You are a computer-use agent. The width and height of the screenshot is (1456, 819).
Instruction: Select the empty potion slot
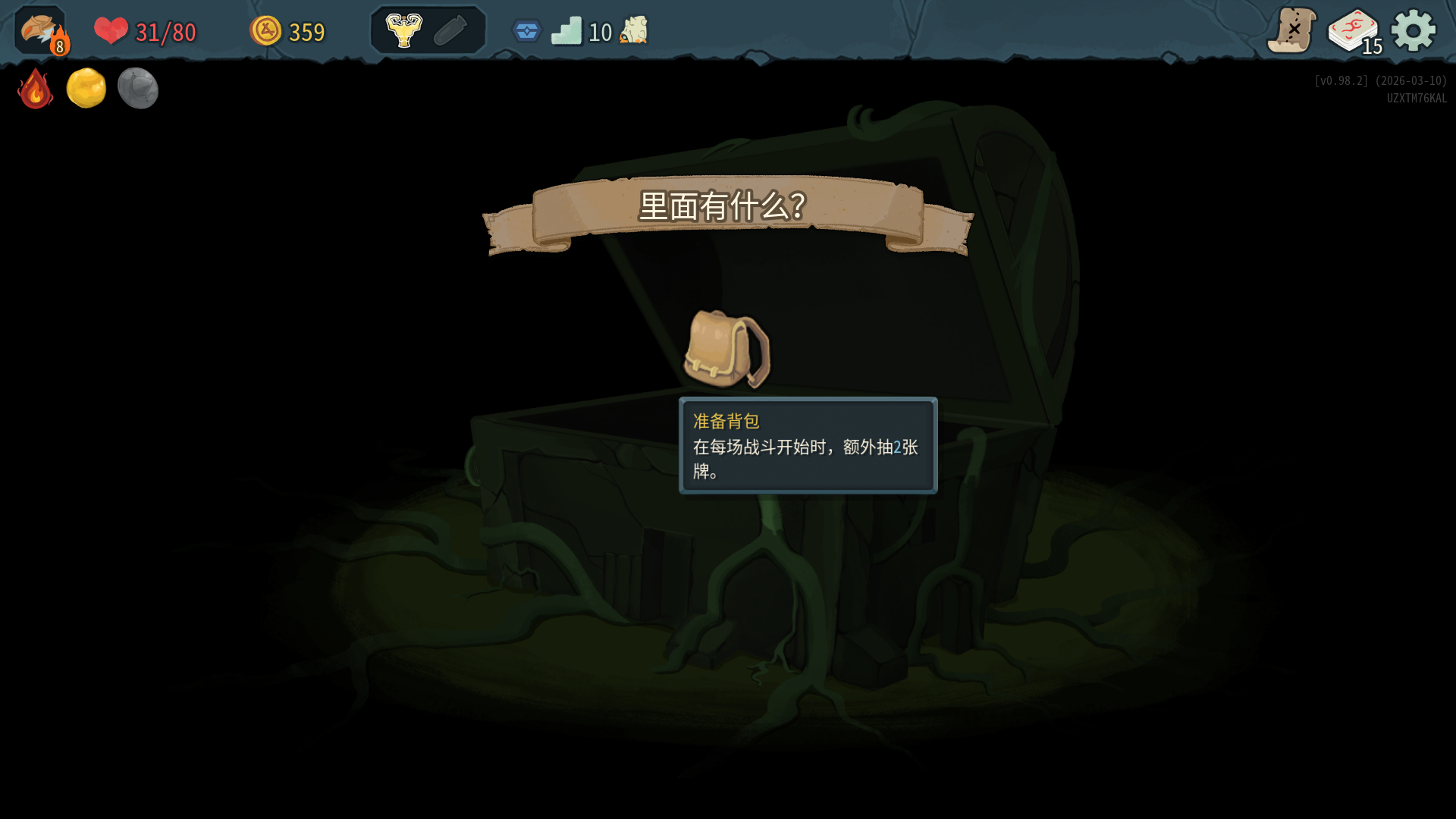[450, 31]
